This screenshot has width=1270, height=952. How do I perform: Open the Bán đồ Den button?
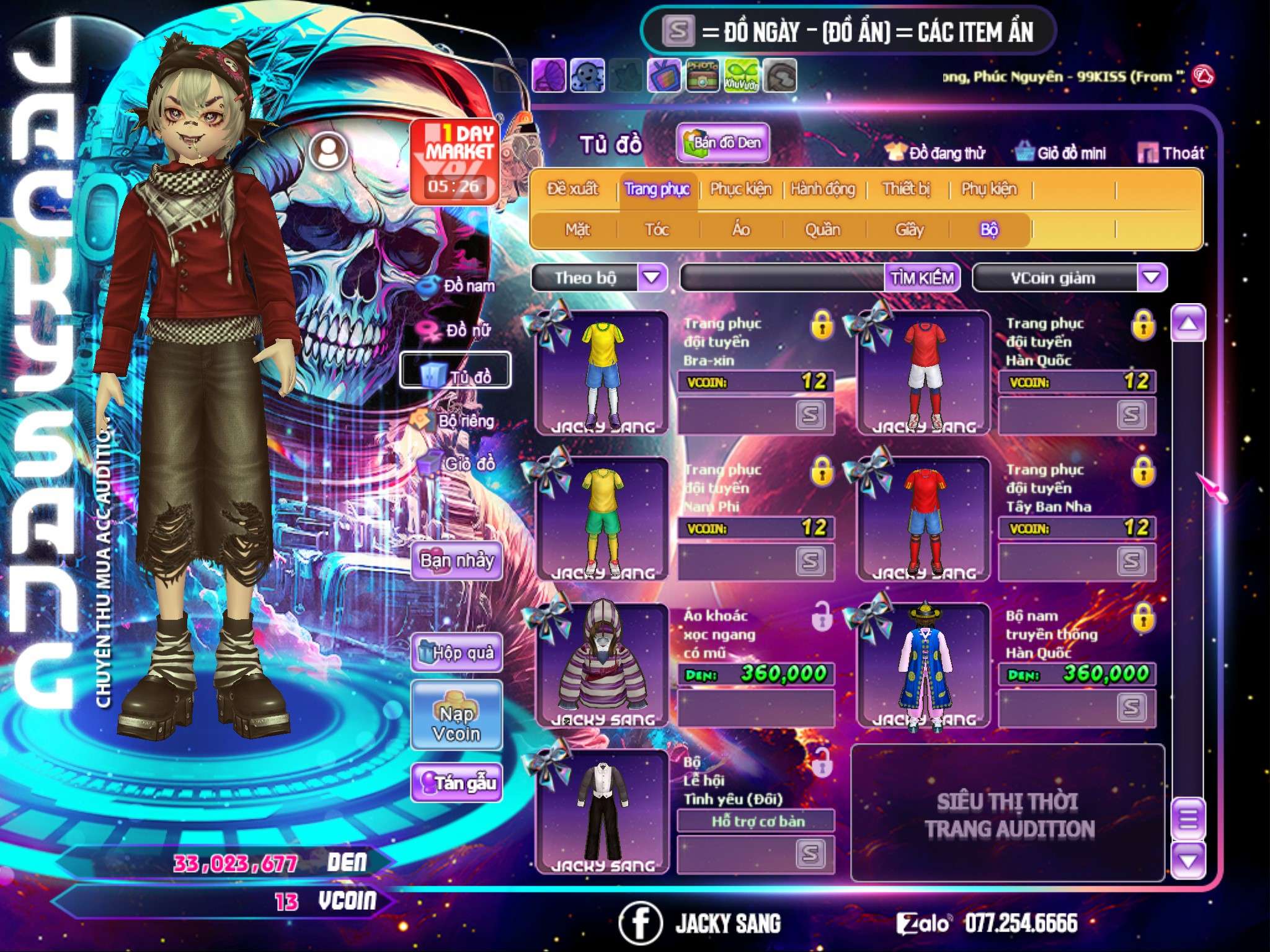tap(723, 143)
